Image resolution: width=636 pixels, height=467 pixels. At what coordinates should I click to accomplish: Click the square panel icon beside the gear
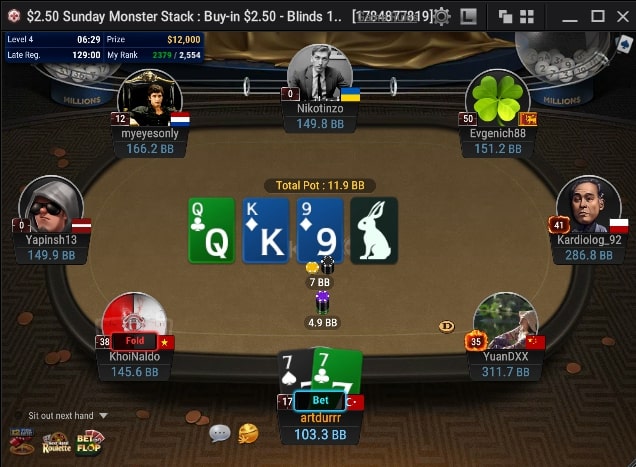coord(467,16)
